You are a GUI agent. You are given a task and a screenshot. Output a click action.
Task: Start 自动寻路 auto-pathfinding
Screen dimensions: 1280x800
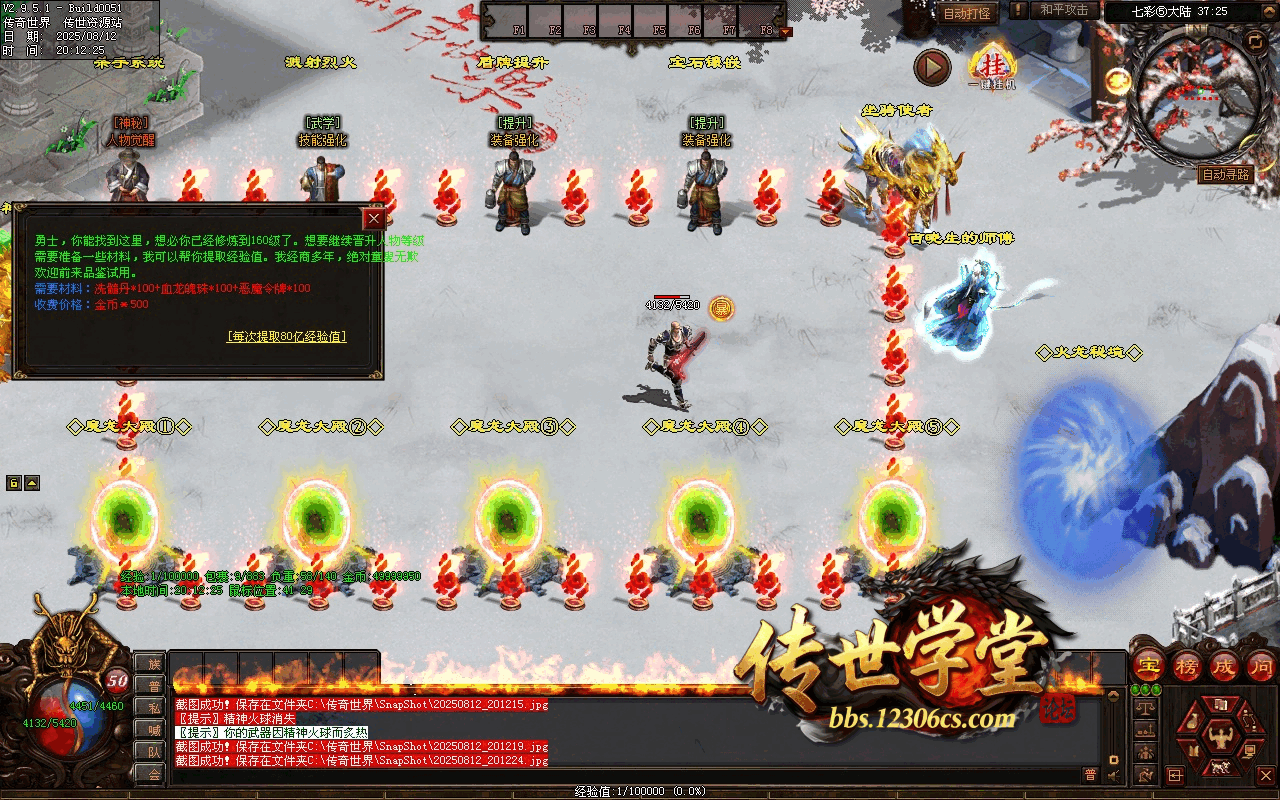pos(1225,174)
